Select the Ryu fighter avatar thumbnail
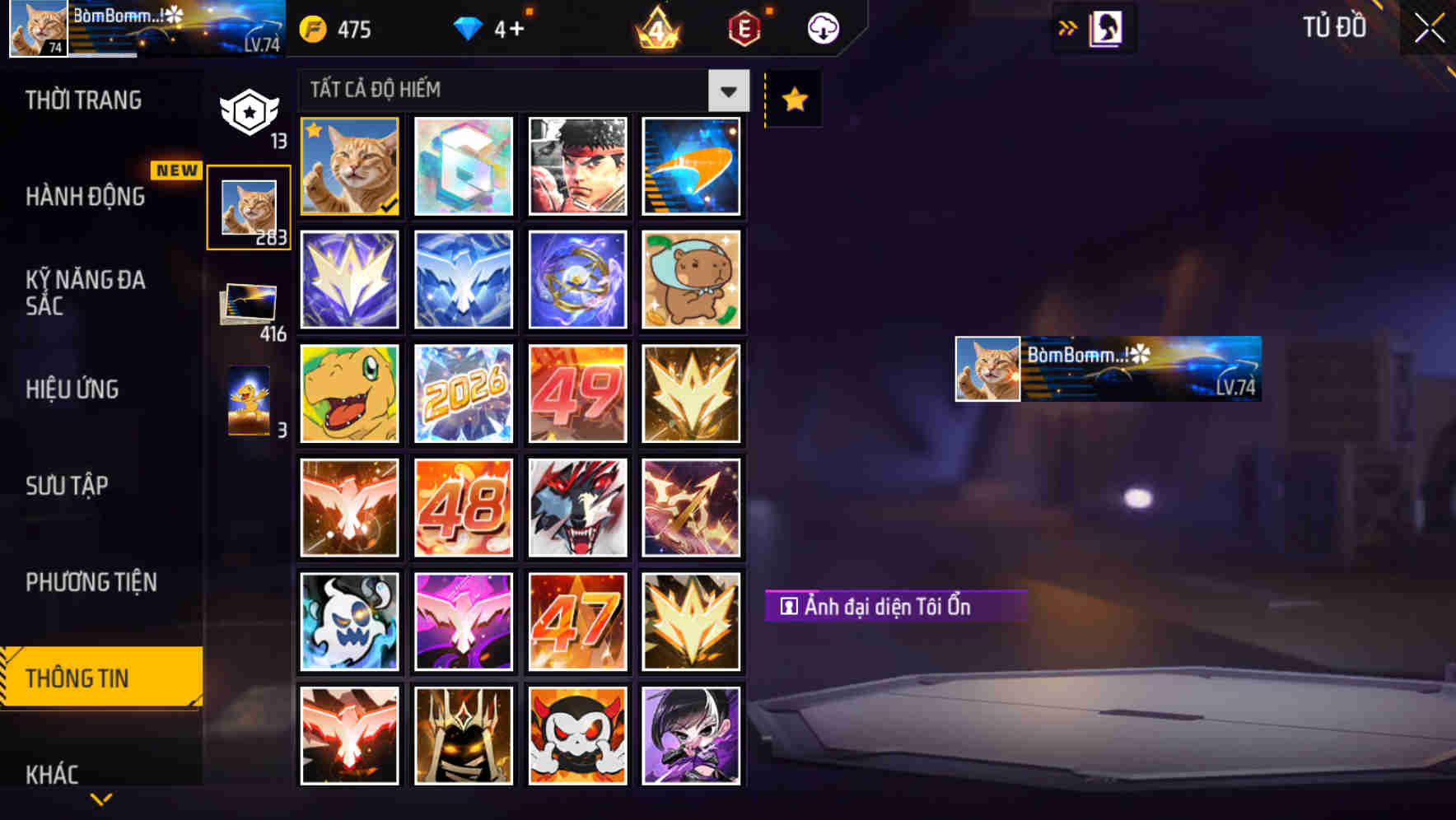This screenshot has height=820, width=1456. pyautogui.click(x=577, y=167)
